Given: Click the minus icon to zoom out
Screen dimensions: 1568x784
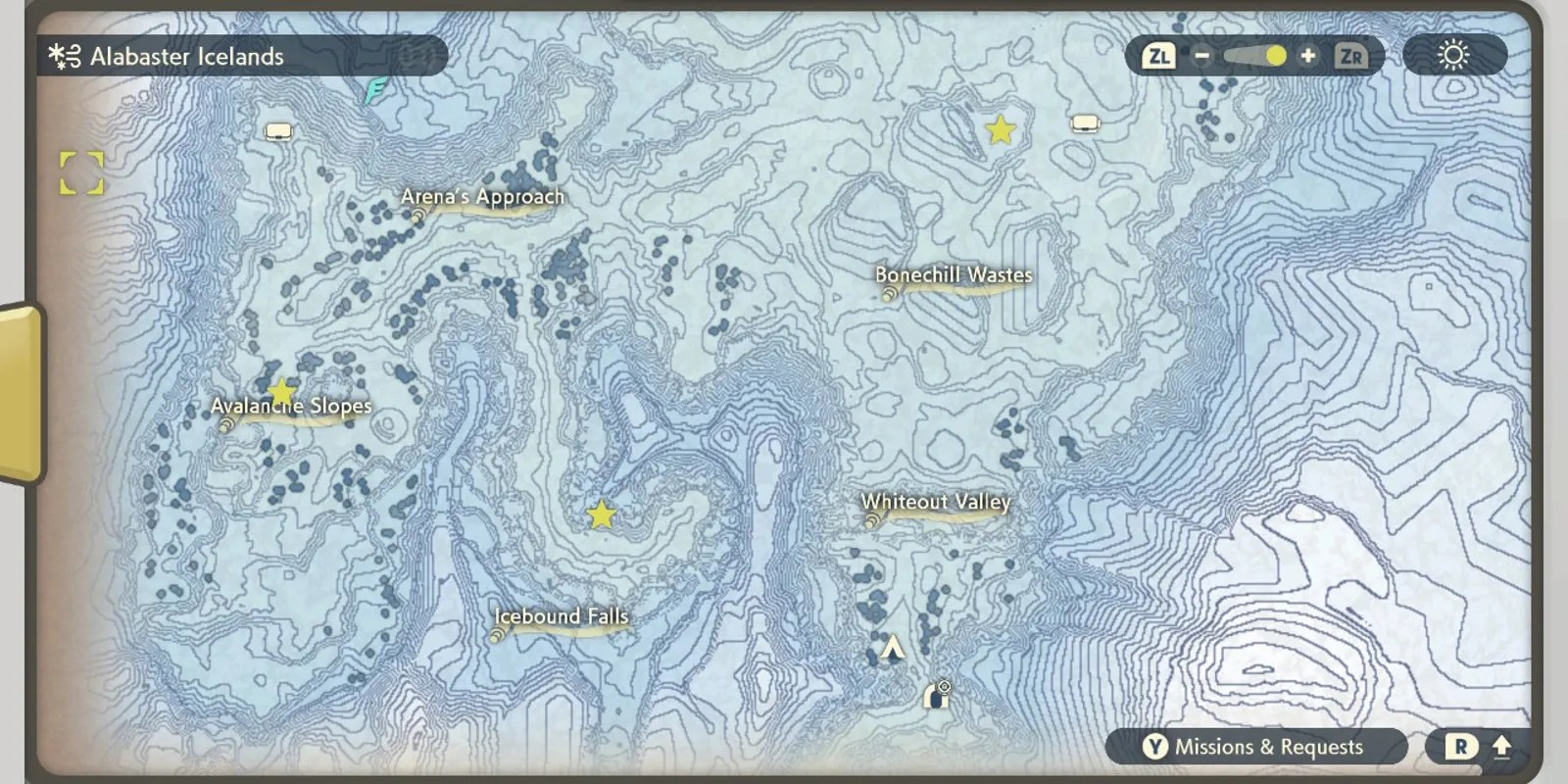Looking at the screenshot, I should click(x=1200, y=56).
